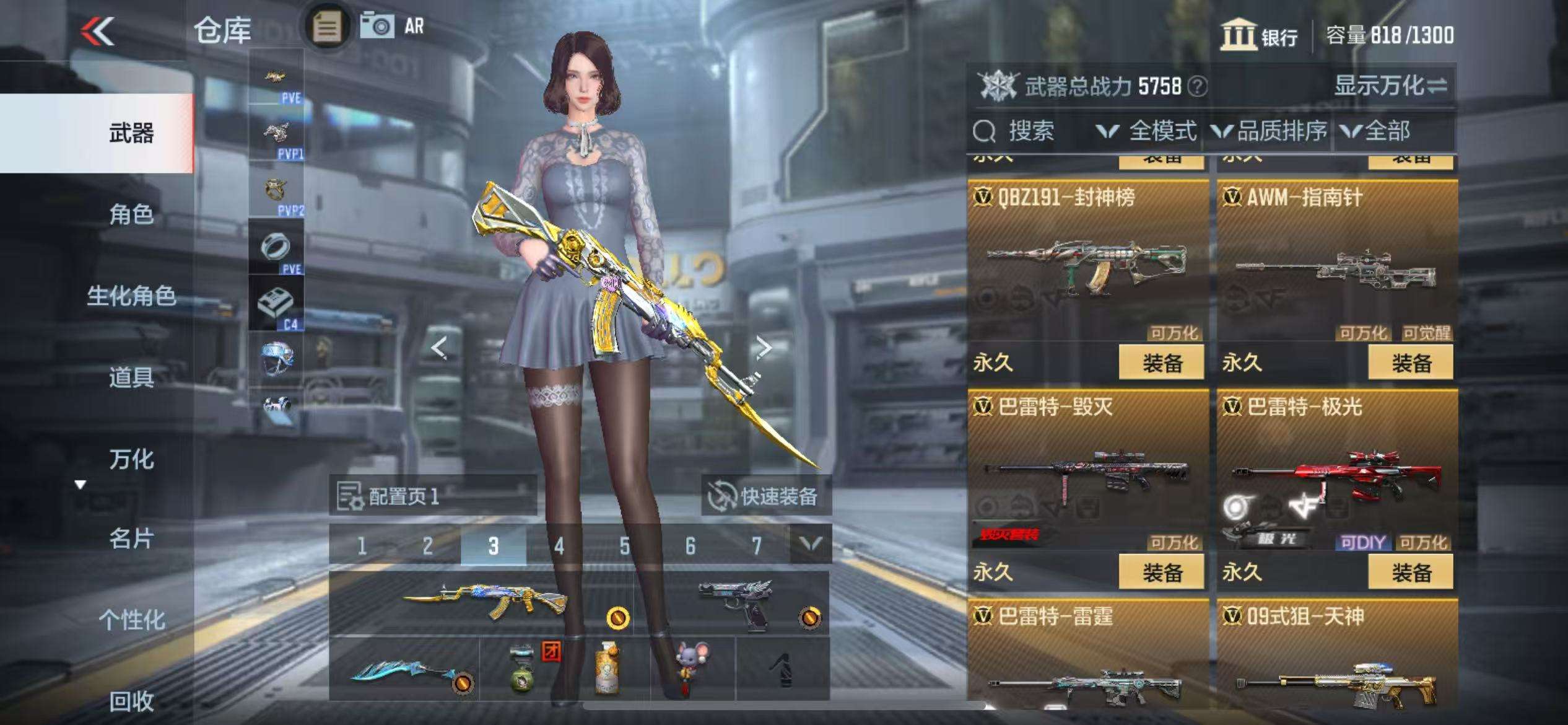The width and height of the screenshot is (1568, 725).
Task: Equip the QBZ191-封神榜 rifle
Action: [1161, 363]
